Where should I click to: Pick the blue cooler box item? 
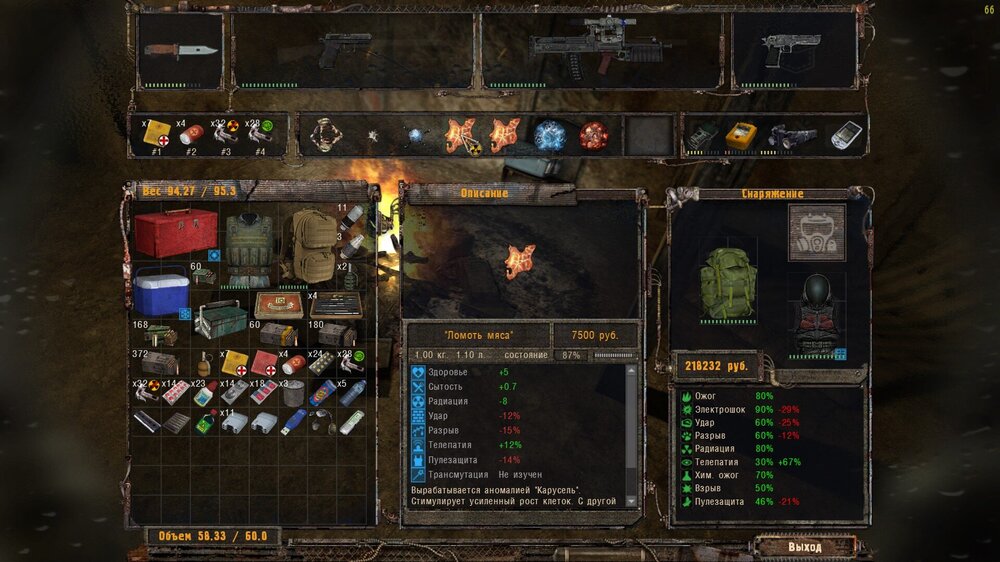pos(161,291)
